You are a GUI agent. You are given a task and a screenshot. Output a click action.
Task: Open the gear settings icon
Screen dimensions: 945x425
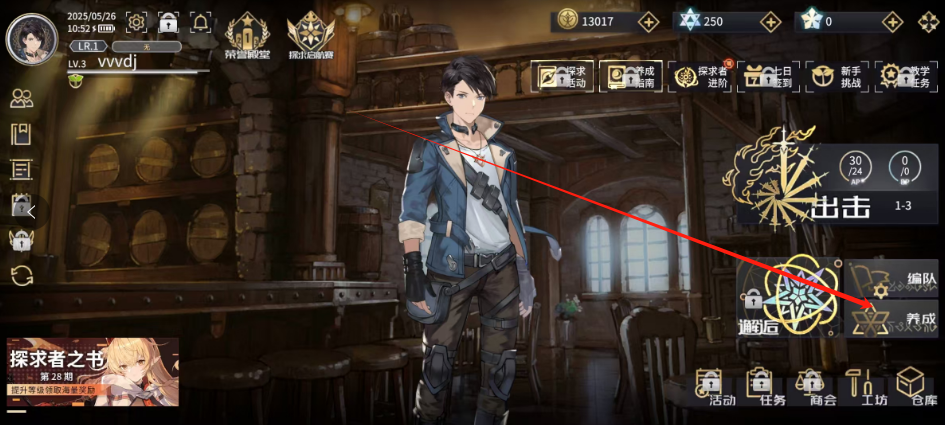pos(137,22)
